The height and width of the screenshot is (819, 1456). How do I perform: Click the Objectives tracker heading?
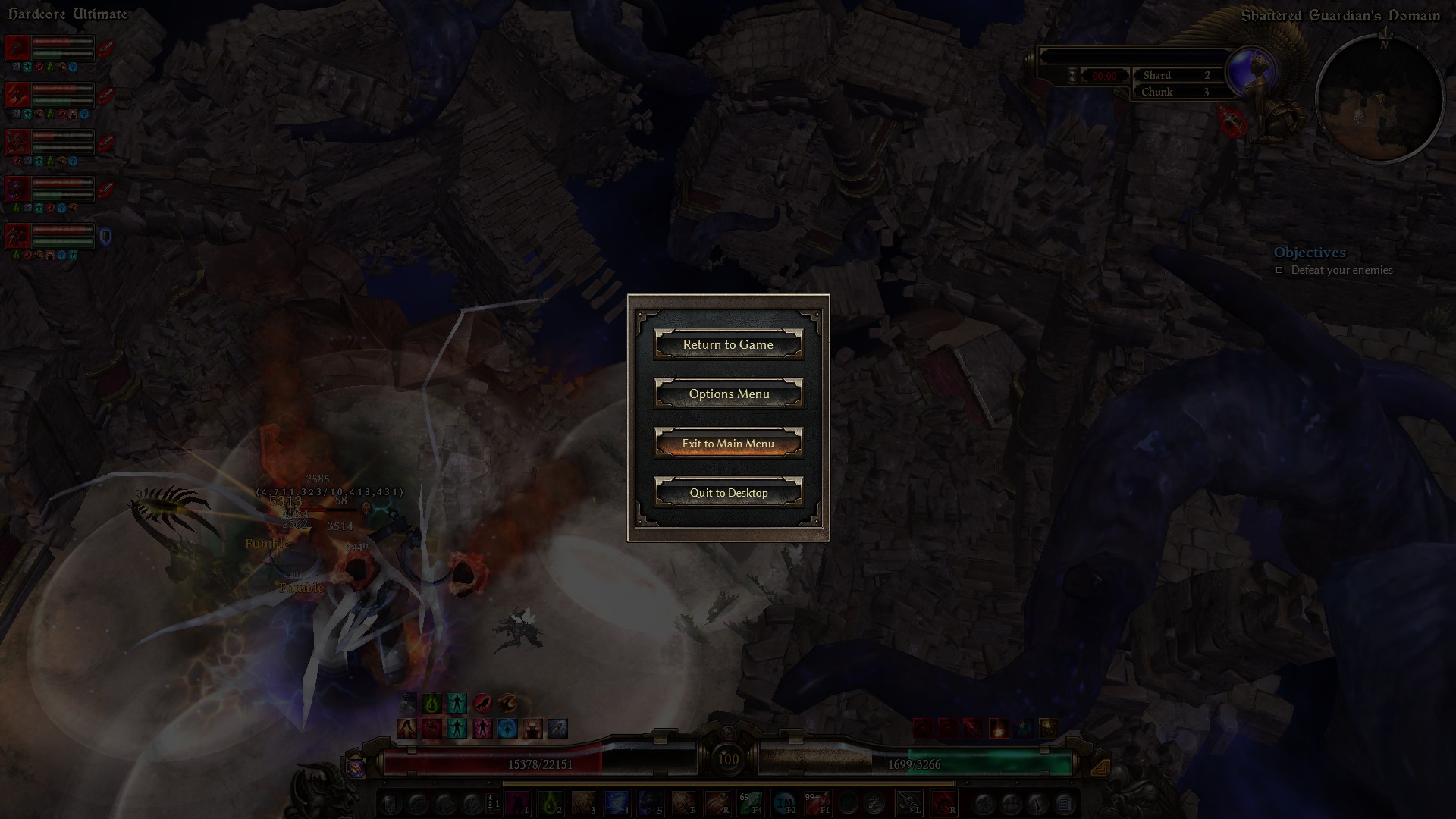[x=1310, y=253]
